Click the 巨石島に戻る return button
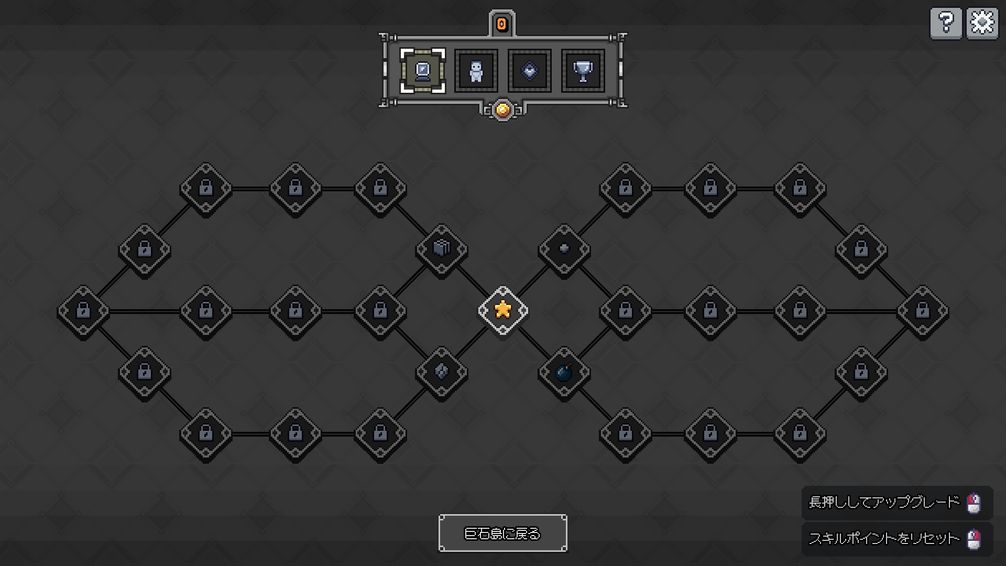This screenshot has height=566, width=1006. 502,533
